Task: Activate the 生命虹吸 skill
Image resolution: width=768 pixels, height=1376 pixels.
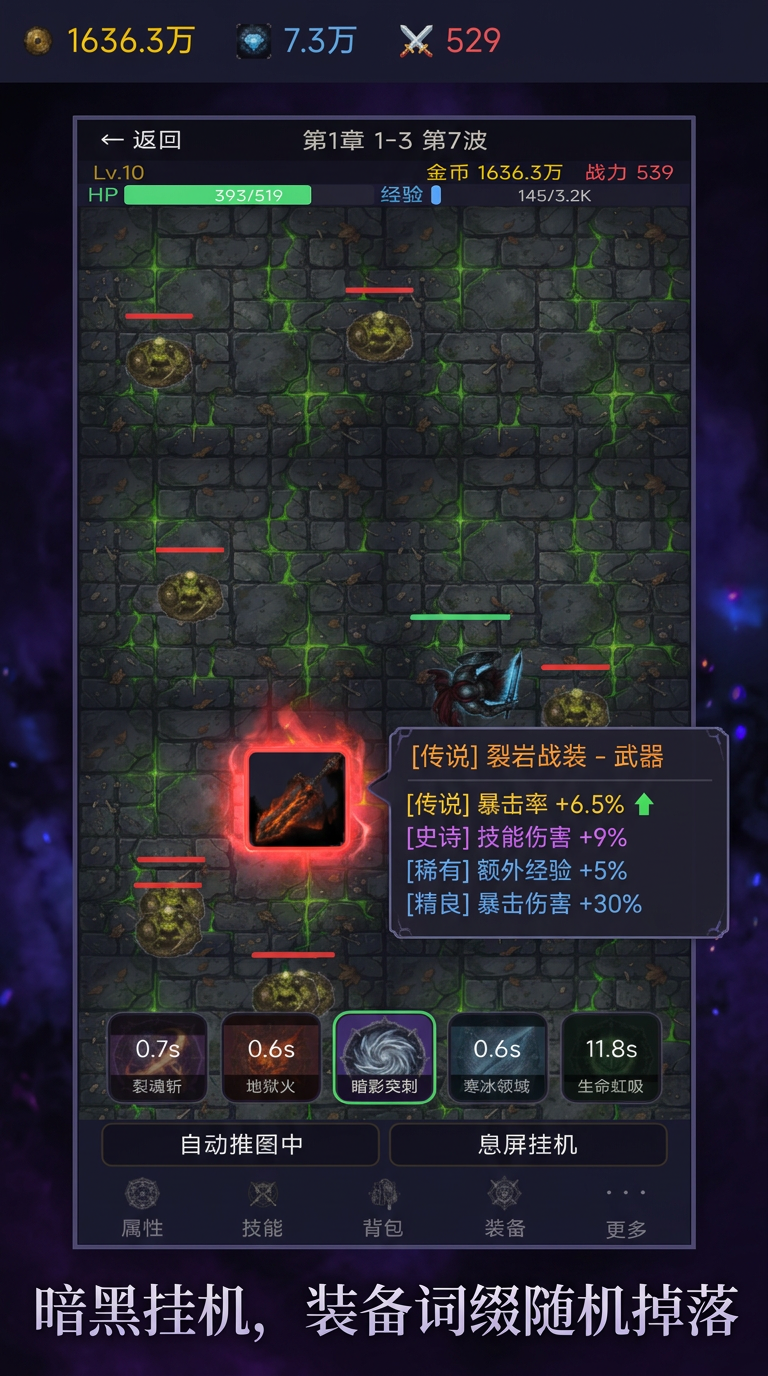Action: coord(611,1058)
